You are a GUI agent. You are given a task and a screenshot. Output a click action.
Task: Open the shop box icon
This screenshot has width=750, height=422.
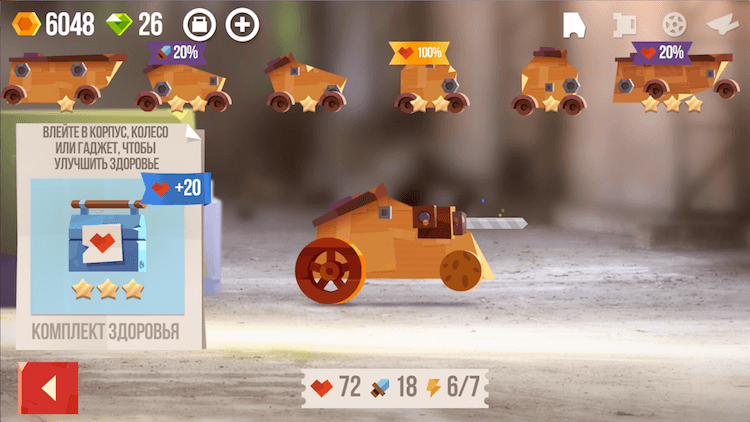pyautogui.click(x=200, y=24)
